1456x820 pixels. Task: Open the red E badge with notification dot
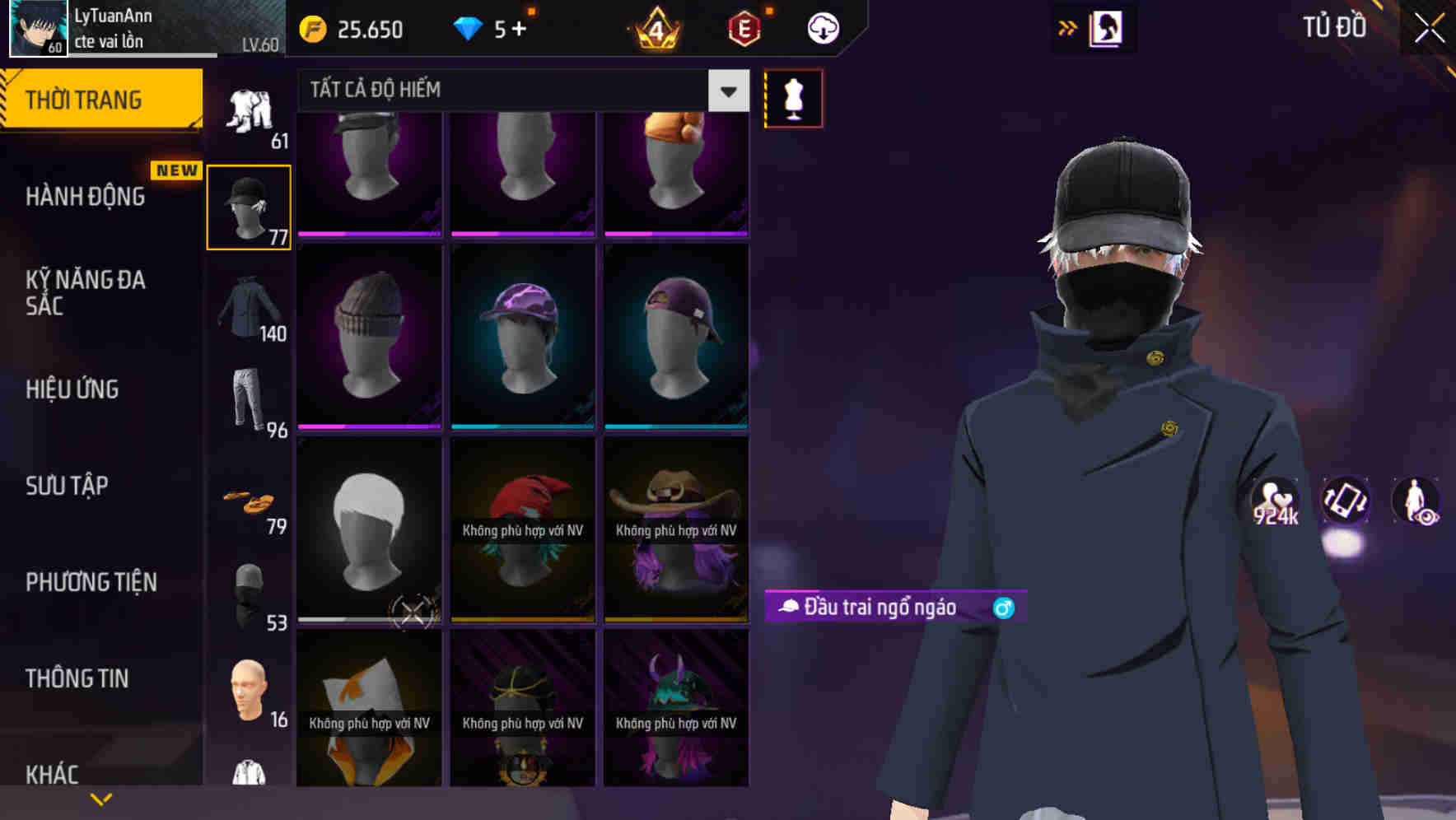point(745,27)
